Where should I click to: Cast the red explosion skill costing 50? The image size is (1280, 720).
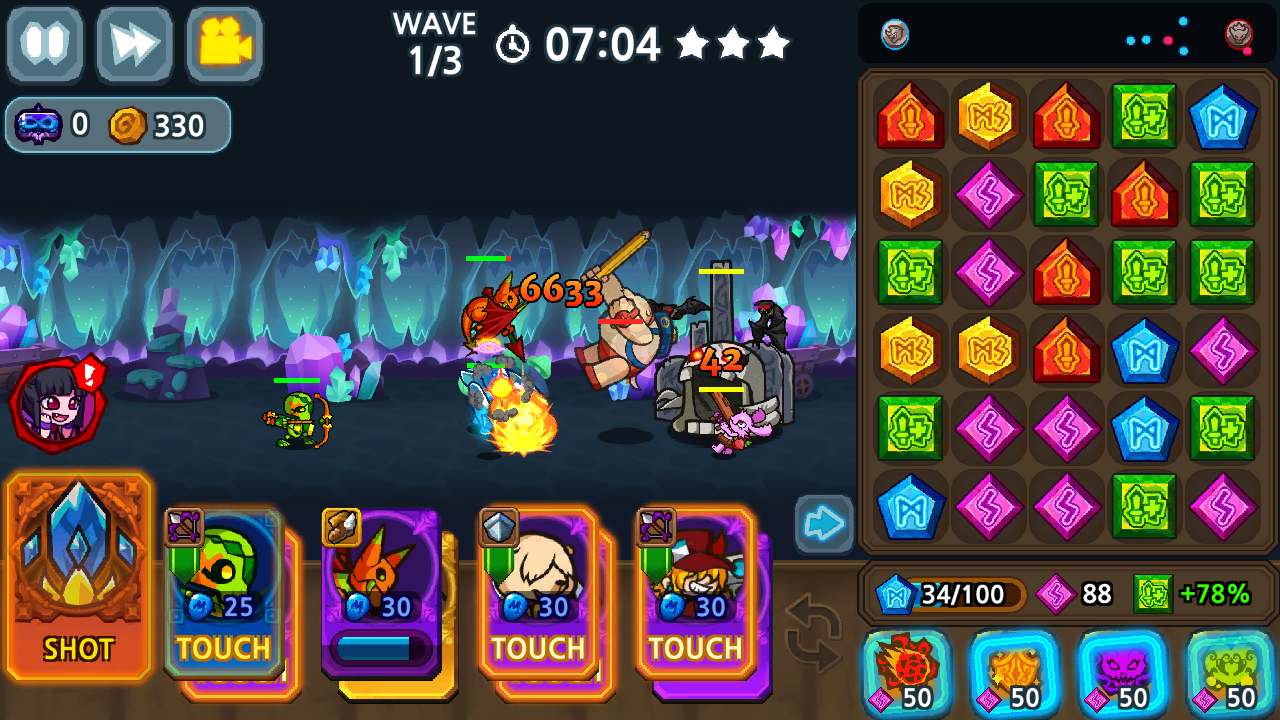tap(903, 678)
